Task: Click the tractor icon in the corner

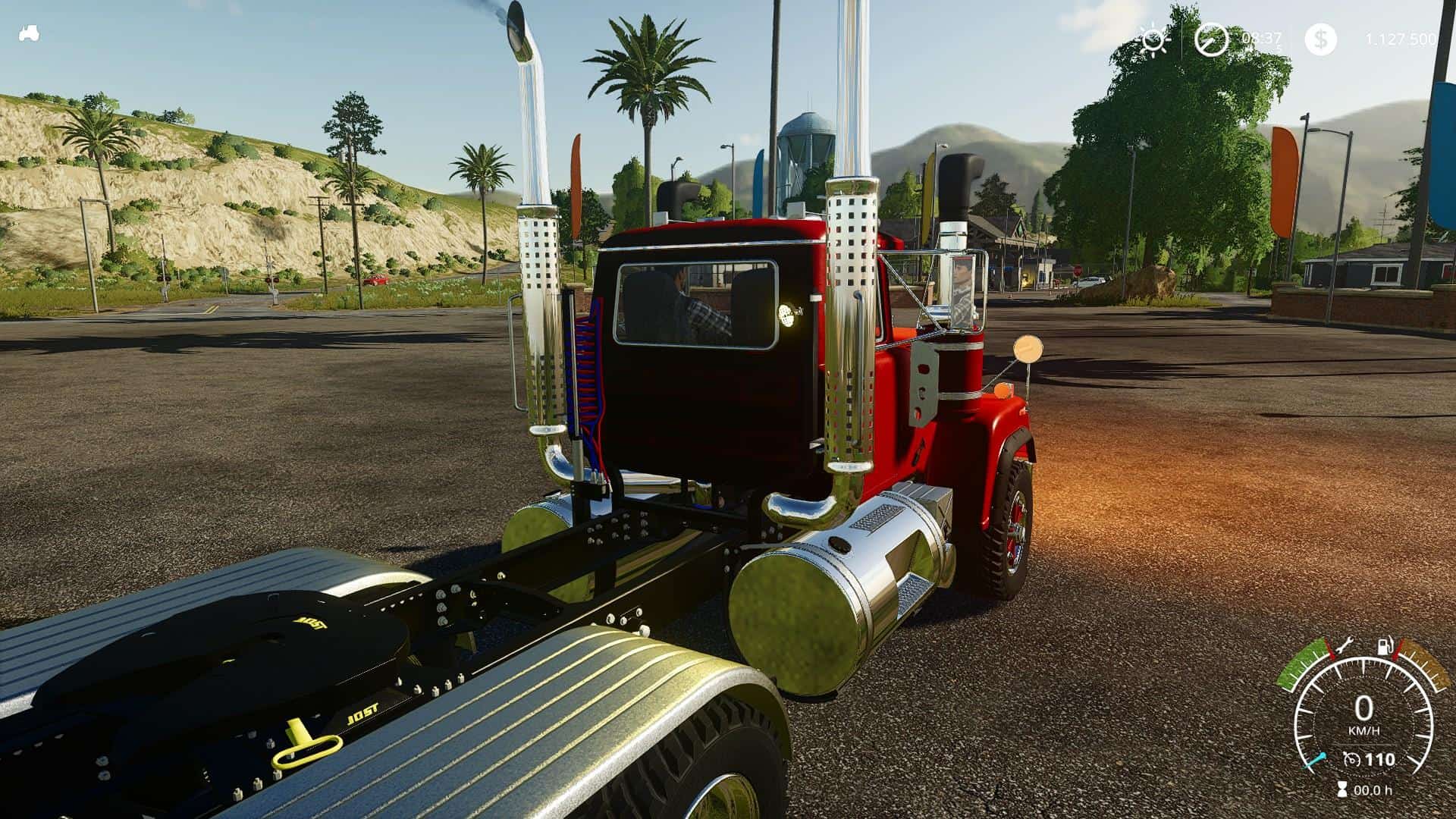Action: (30, 34)
